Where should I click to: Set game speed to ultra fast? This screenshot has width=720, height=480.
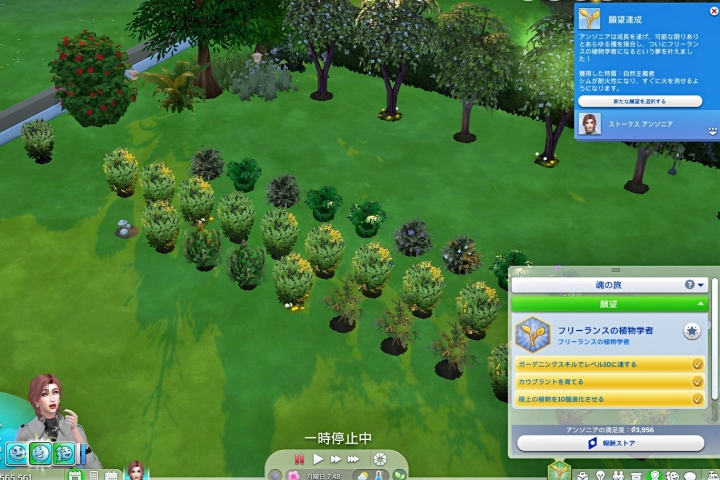tap(353, 458)
